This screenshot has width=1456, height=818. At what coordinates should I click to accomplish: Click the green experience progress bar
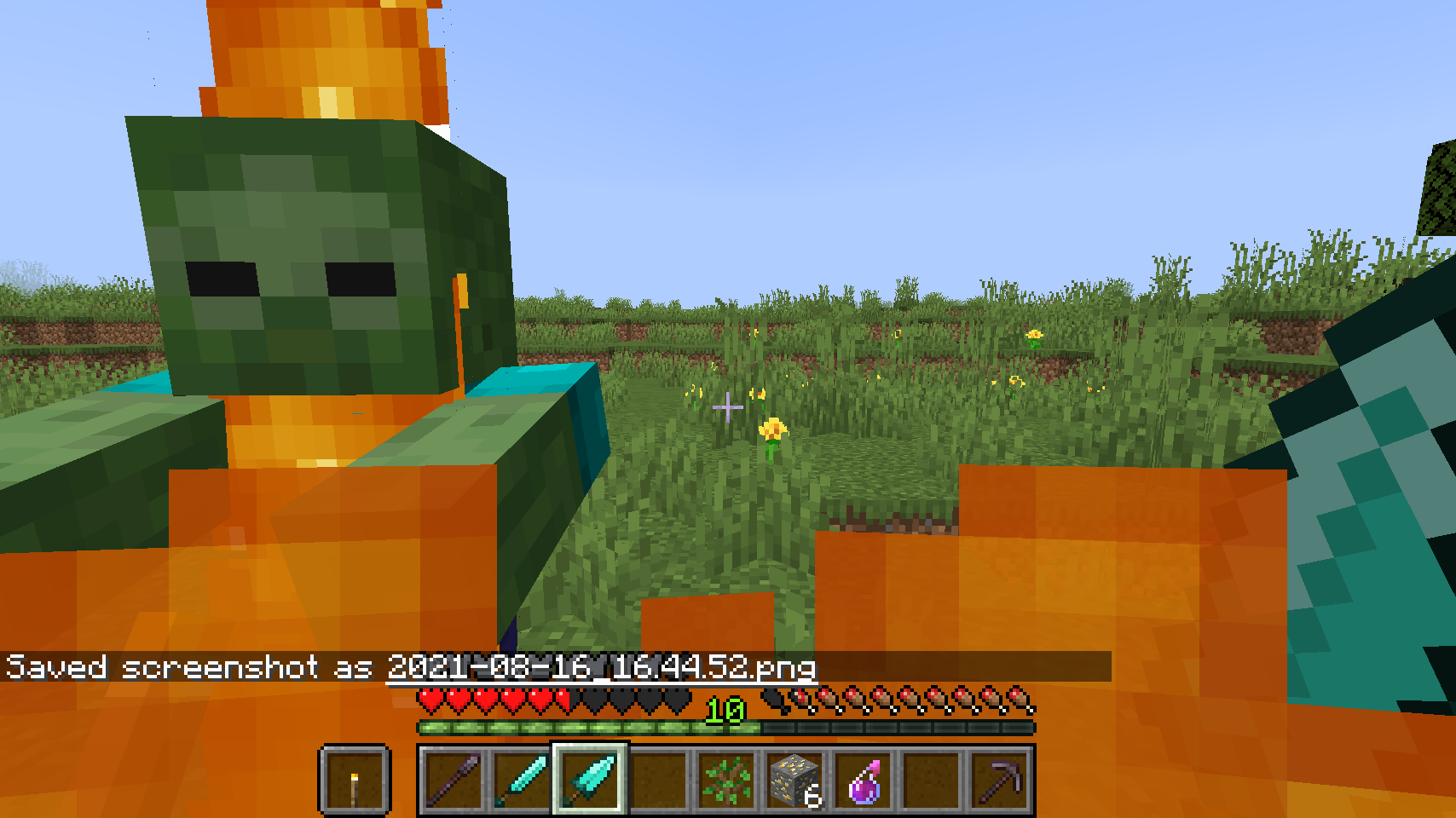554,729
